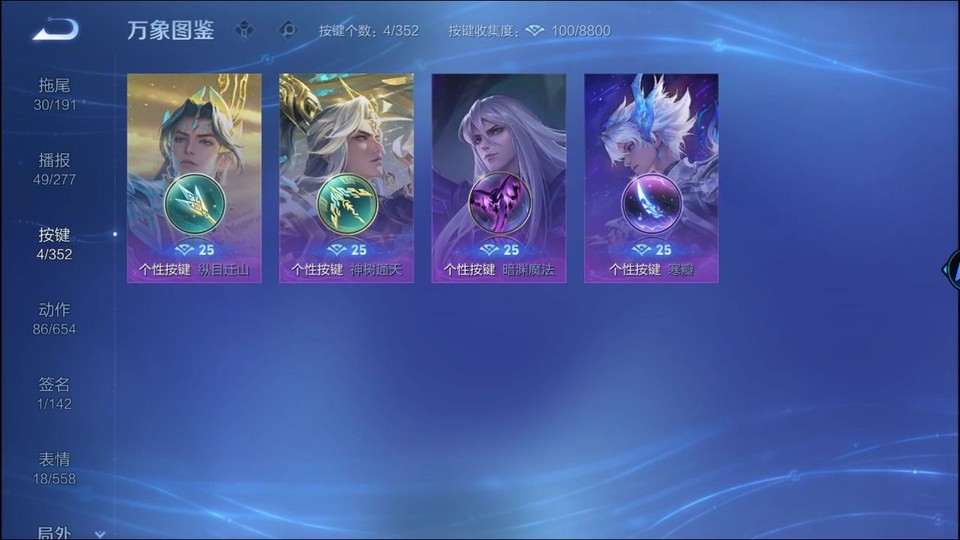Click the magnifier icon in the header
Viewport: 960px width, 540px height.
pyautogui.click(x=289, y=30)
